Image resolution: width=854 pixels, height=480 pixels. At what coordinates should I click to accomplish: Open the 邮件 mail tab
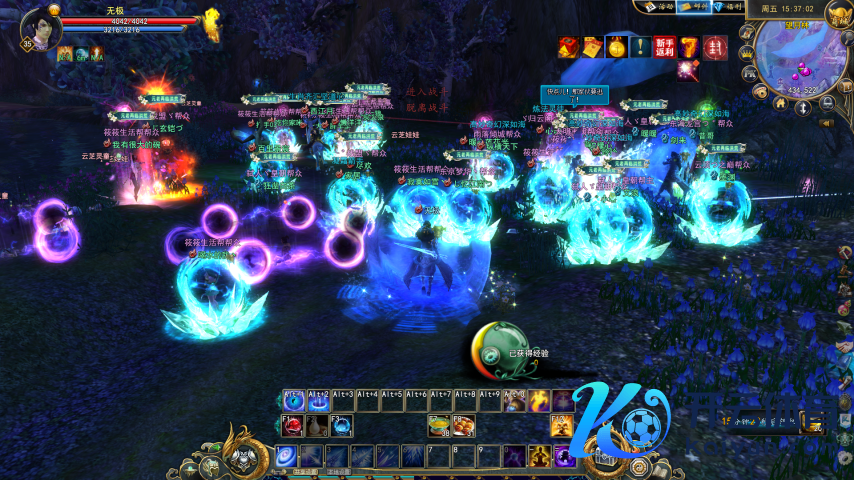(x=691, y=6)
